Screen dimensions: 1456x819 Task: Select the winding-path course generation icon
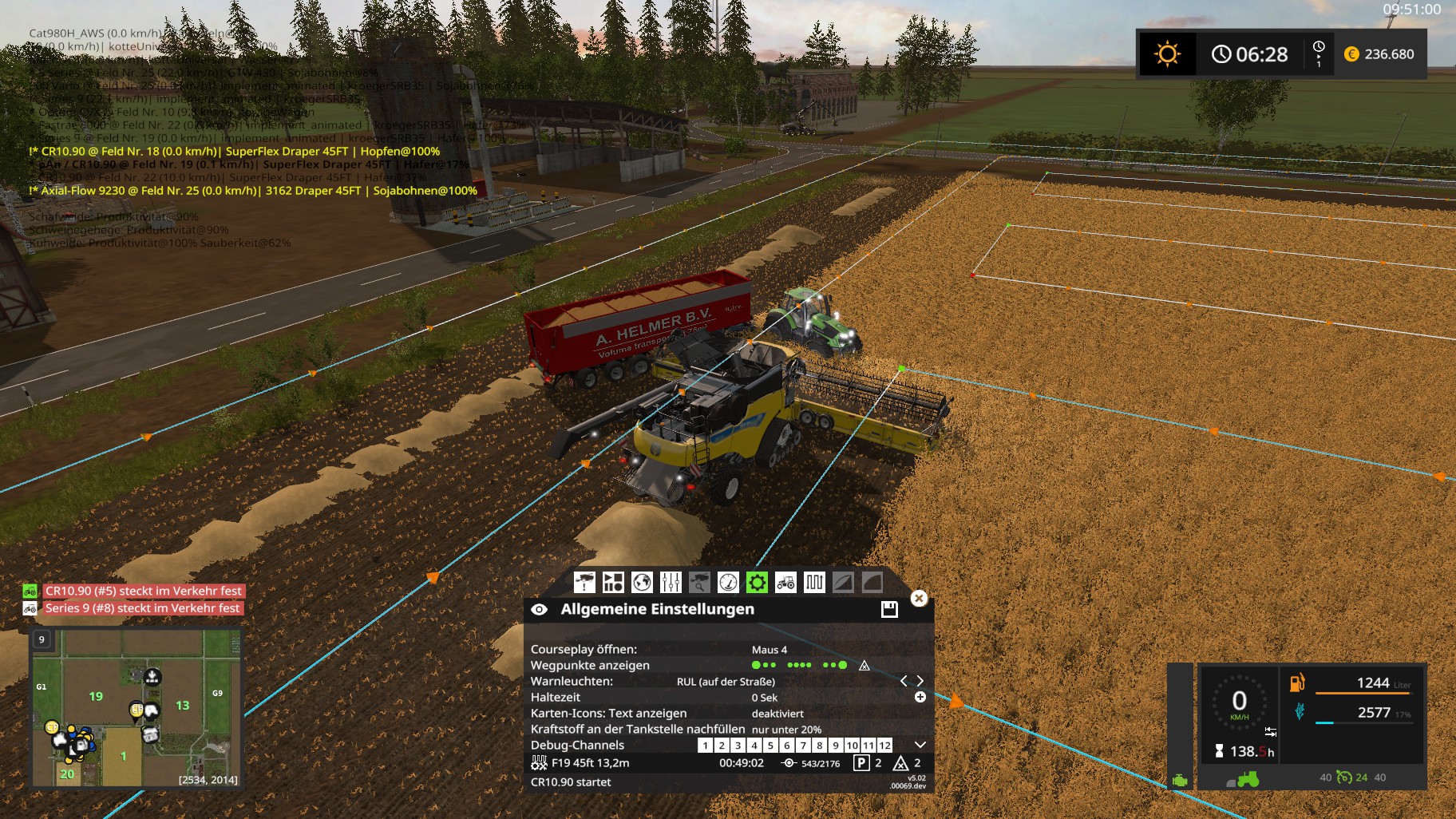click(814, 582)
